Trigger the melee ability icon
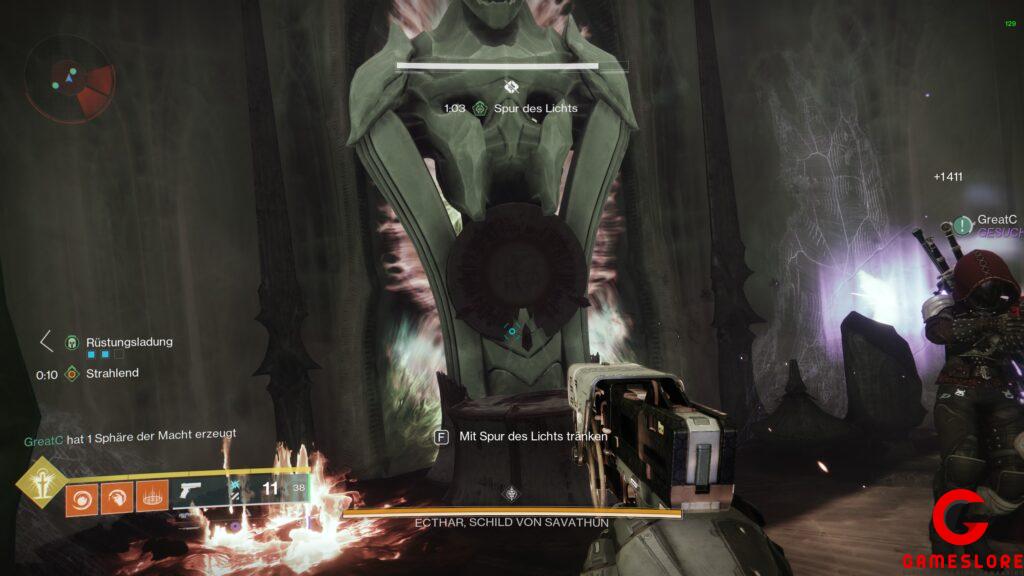Screen dimensions: 1024x576 coord(117,497)
